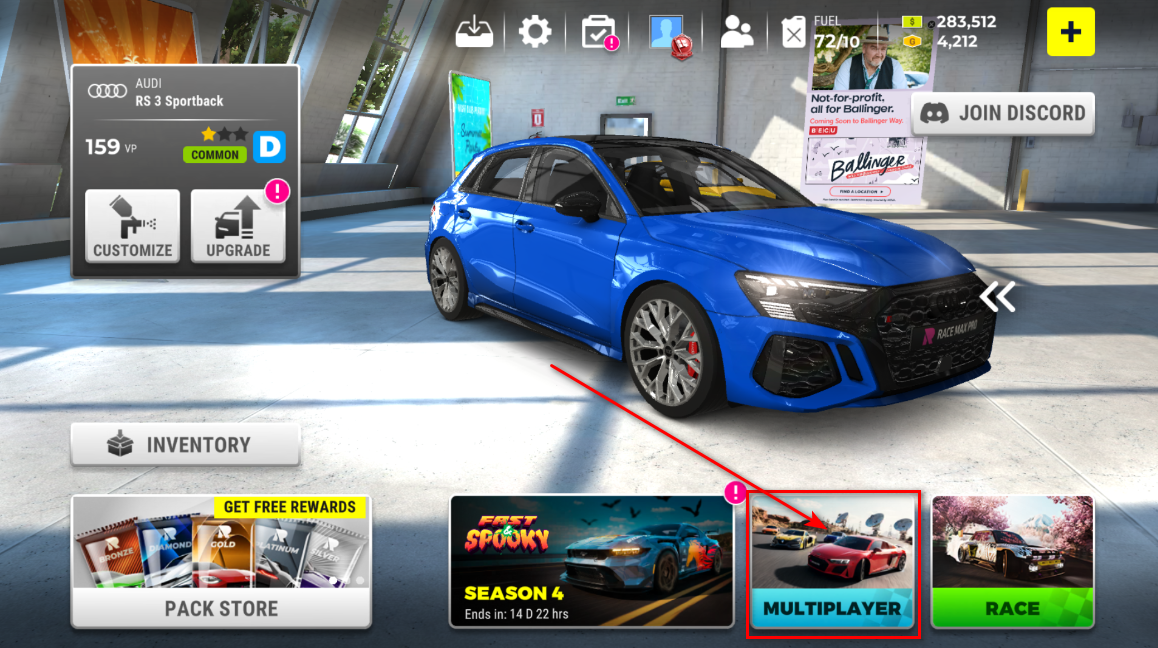Open the gear settings icon
This screenshot has height=648, width=1158.
point(535,32)
